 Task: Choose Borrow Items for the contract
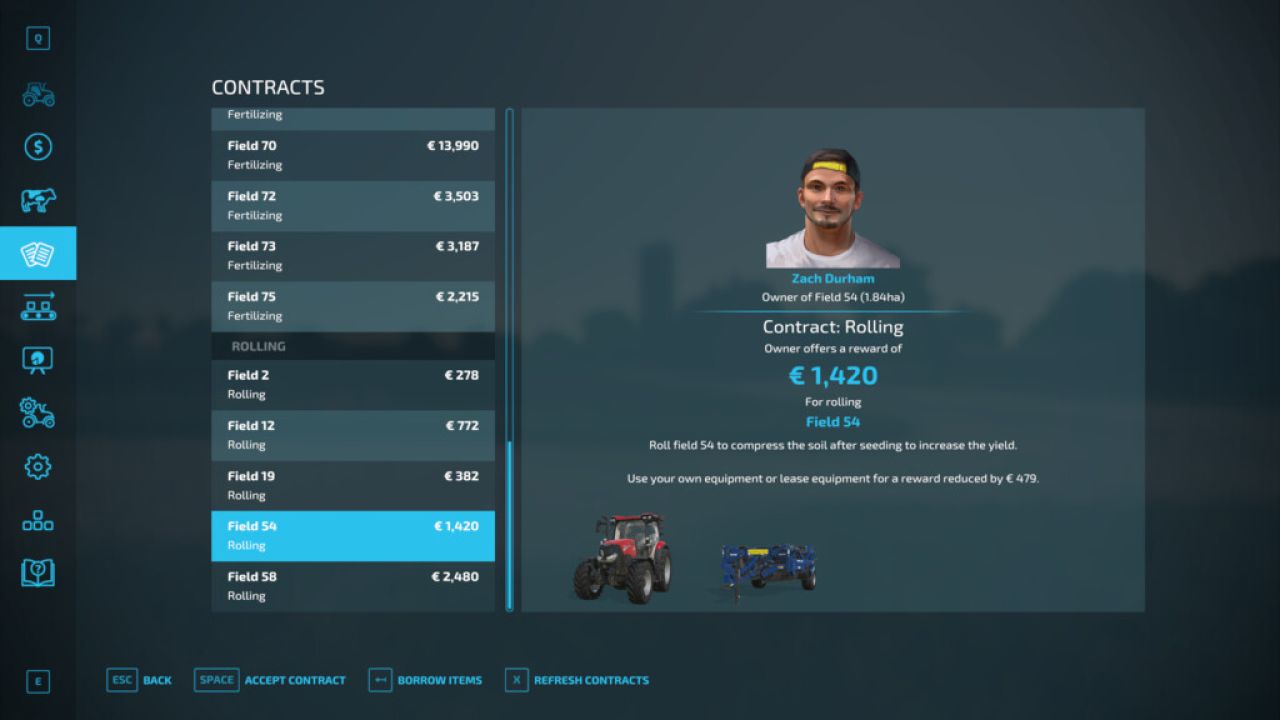tap(426, 680)
